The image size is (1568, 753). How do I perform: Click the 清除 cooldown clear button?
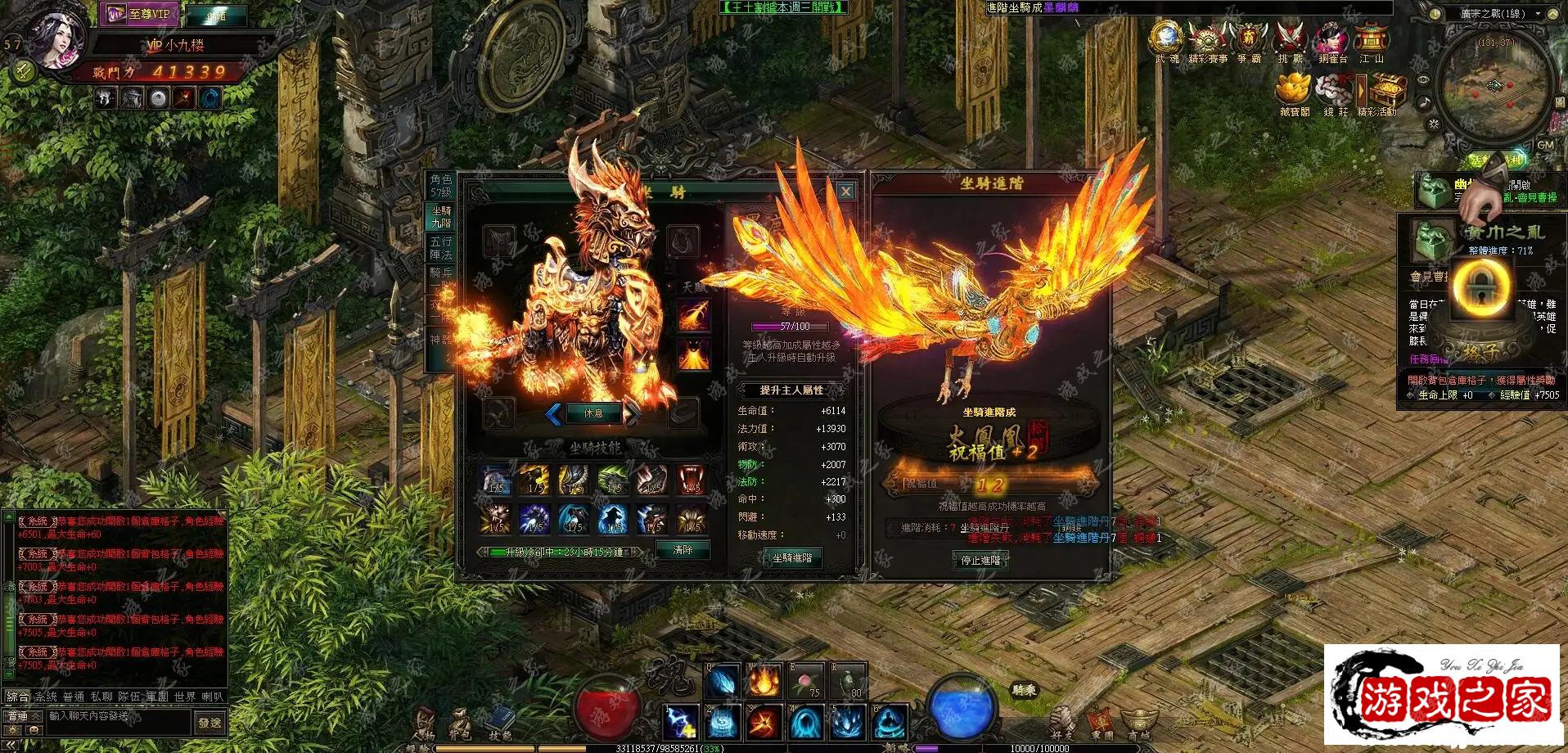[683, 550]
